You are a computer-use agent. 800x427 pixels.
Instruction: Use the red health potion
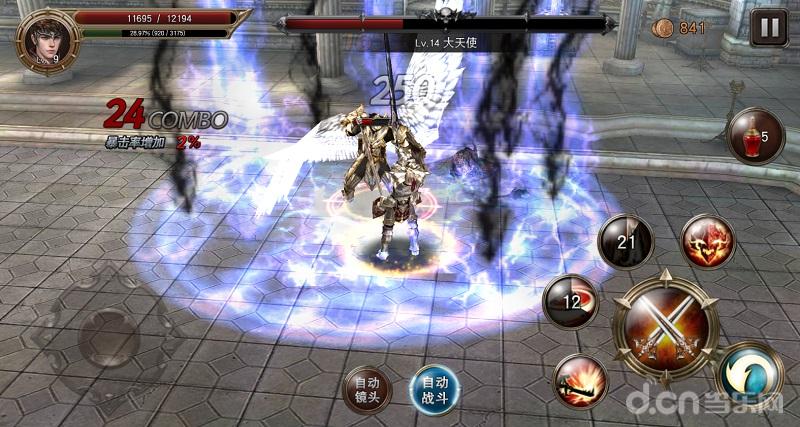(x=756, y=136)
